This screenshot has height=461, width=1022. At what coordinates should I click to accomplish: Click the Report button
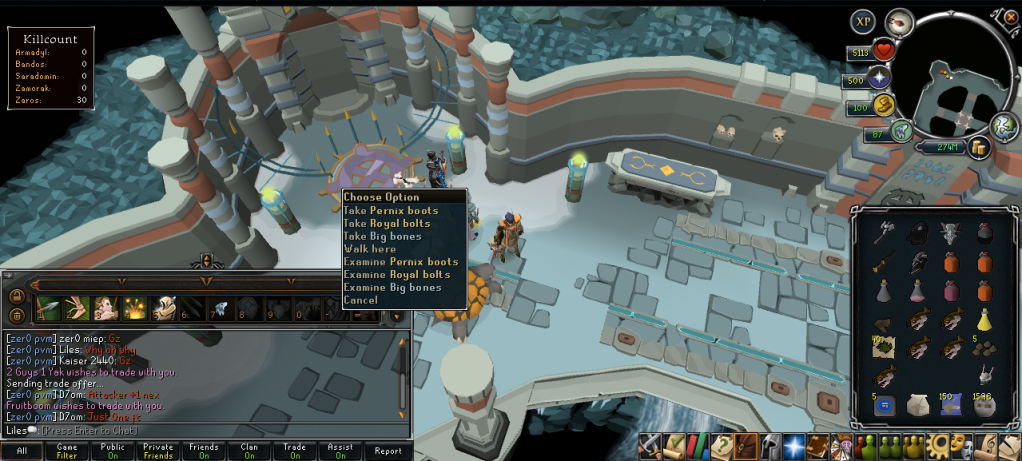click(387, 451)
